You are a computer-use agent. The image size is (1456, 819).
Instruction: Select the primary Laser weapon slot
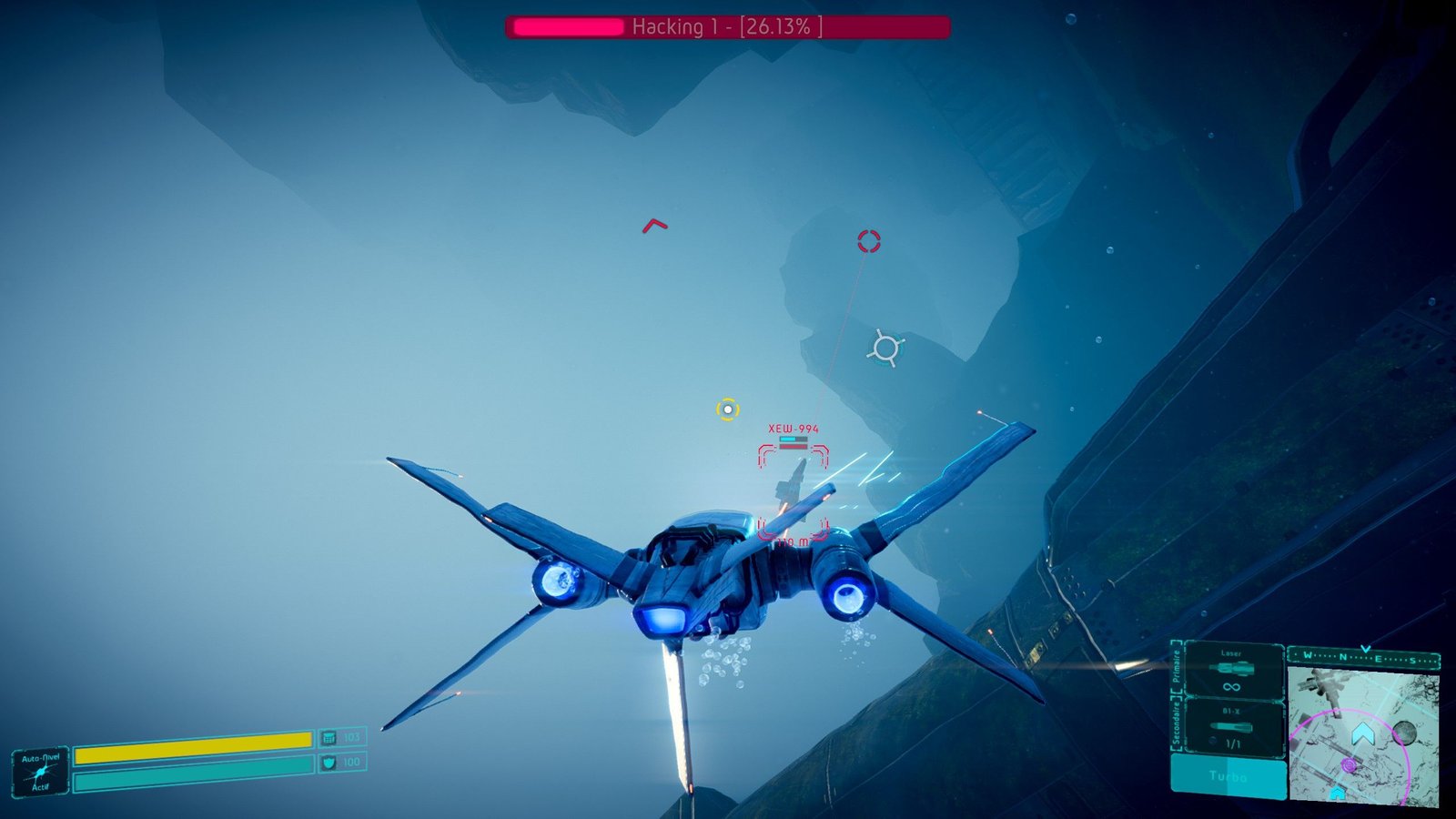coord(1231,671)
